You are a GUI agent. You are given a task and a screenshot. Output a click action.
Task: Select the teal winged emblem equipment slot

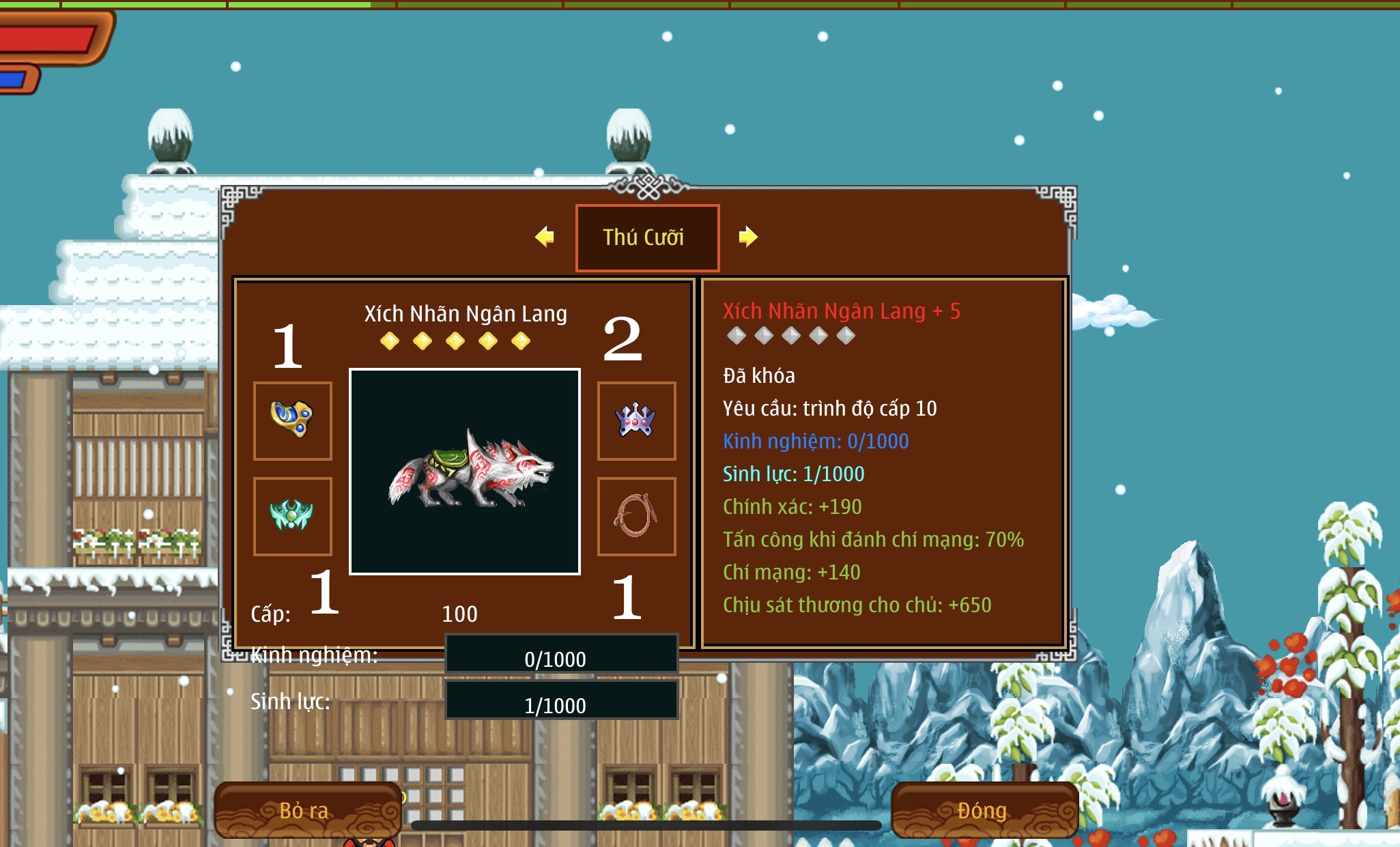(x=293, y=516)
